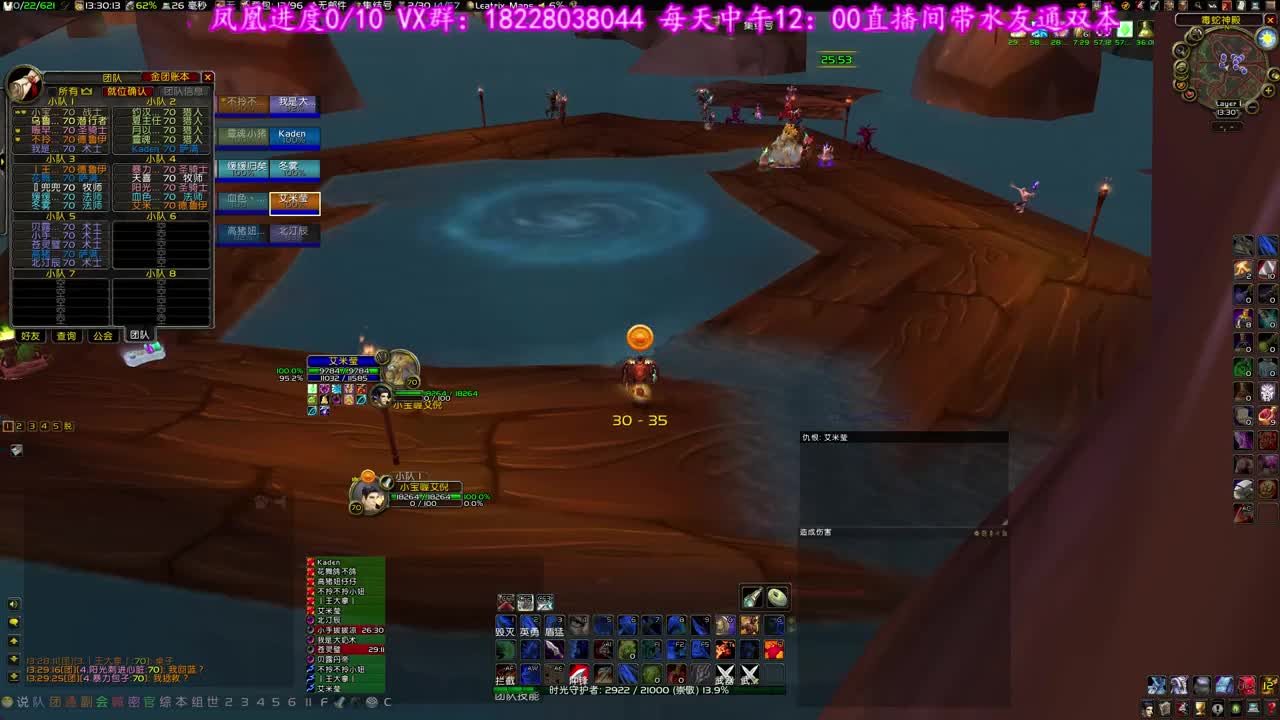Click the 英勇 ability icon

(x=529, y=626)
